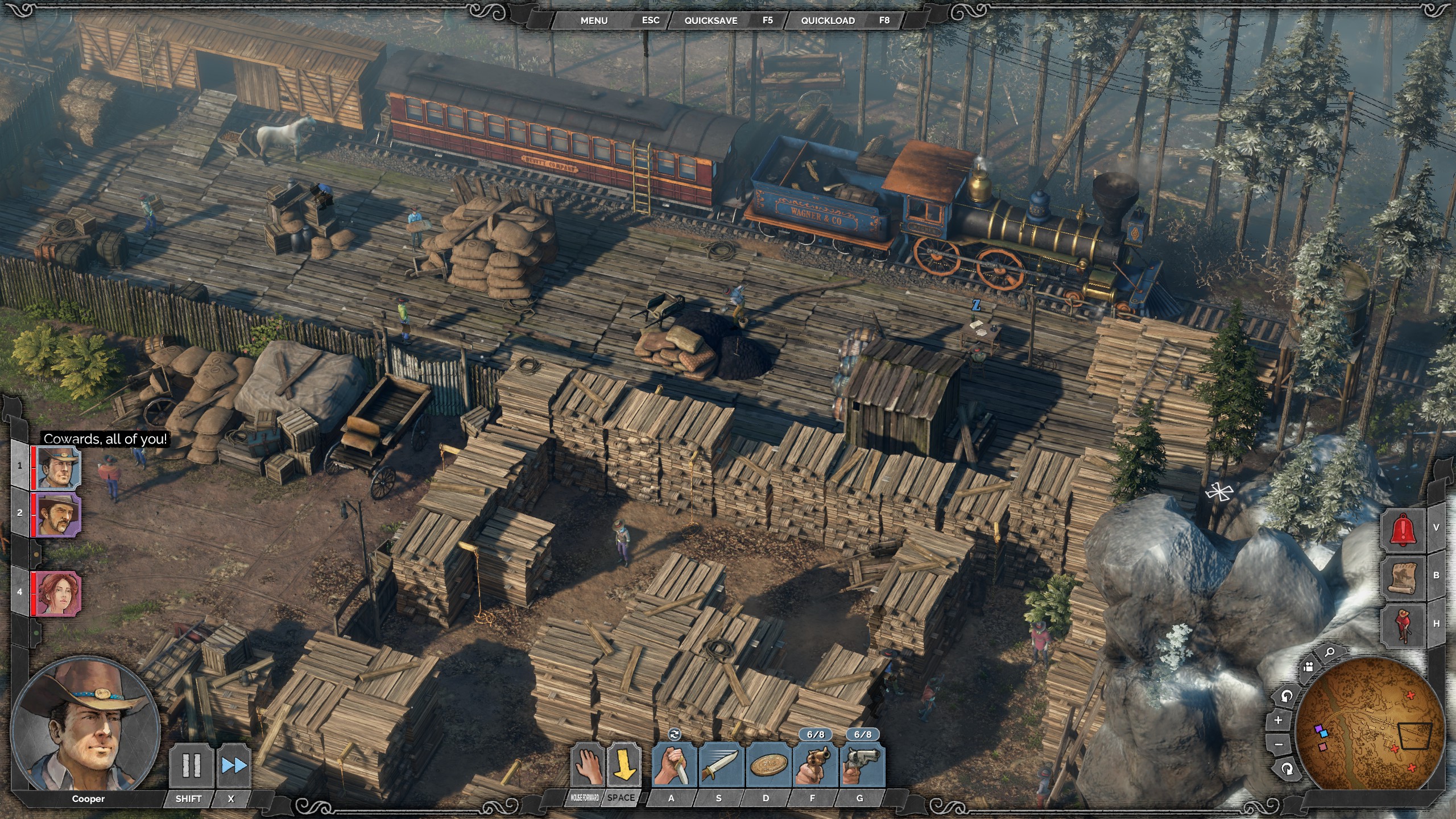Open the game MENU

pyautogui.click(x=594, y=20)
